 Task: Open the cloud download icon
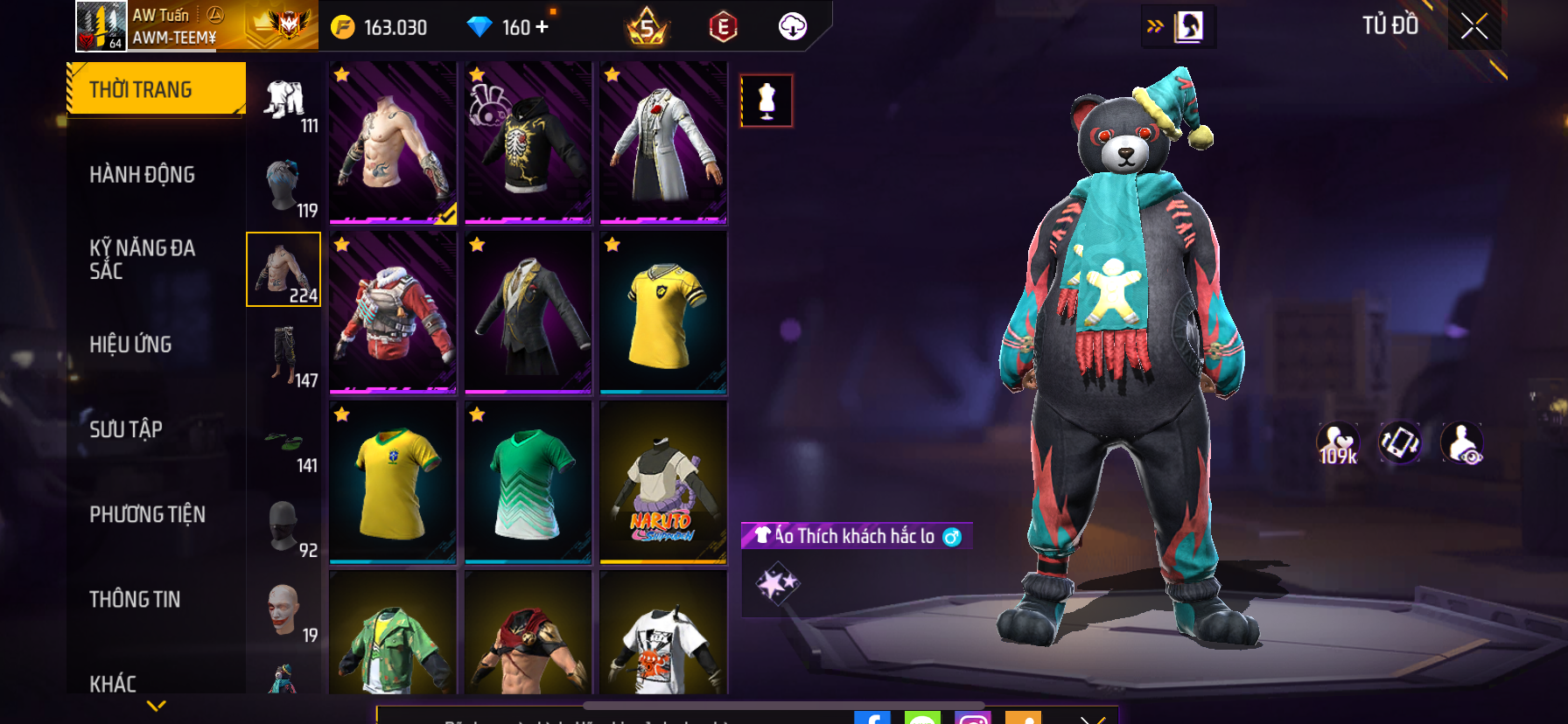tap(793, 26)
